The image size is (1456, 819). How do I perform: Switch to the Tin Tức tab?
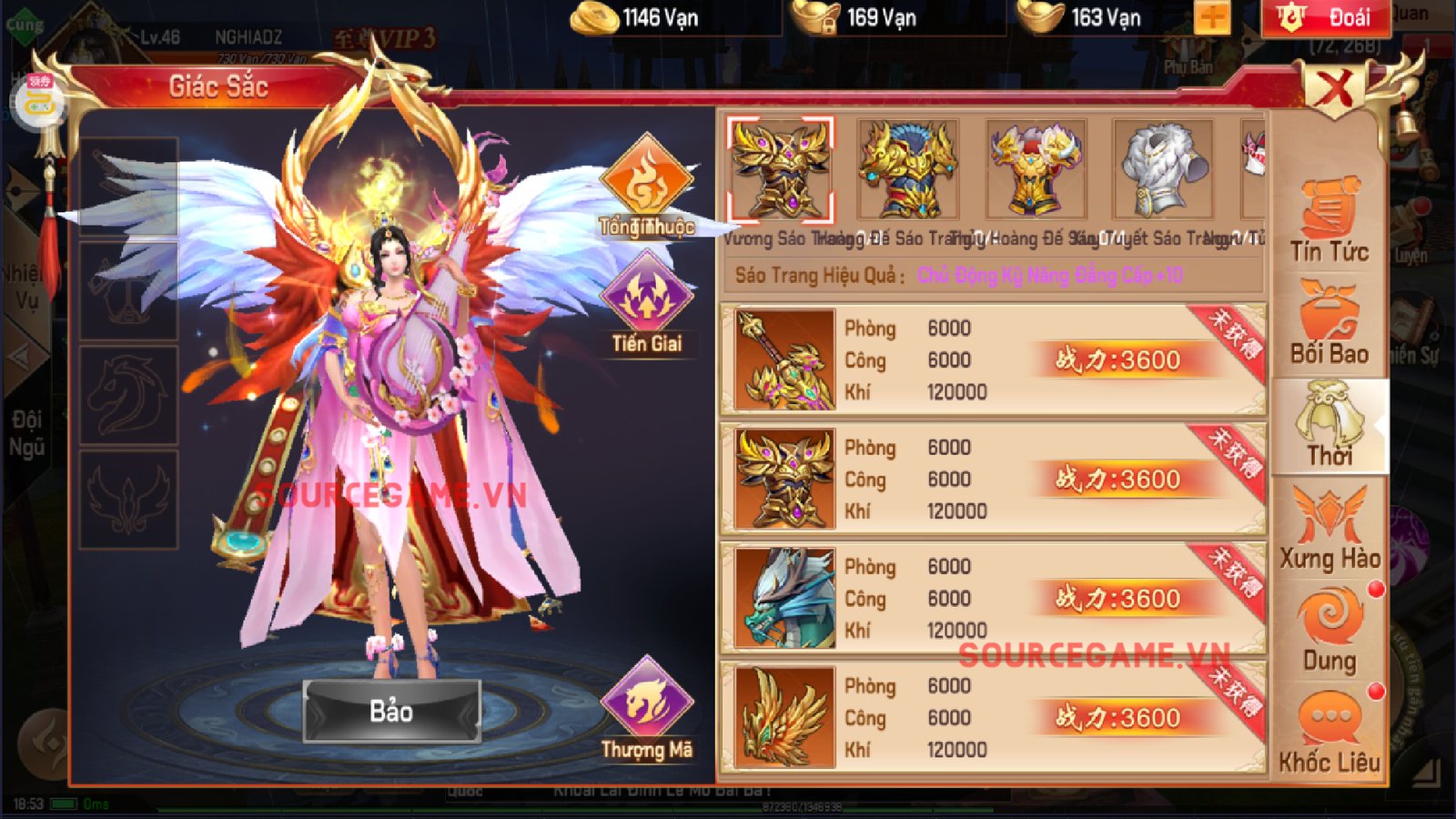click(x=1329, y=223)
